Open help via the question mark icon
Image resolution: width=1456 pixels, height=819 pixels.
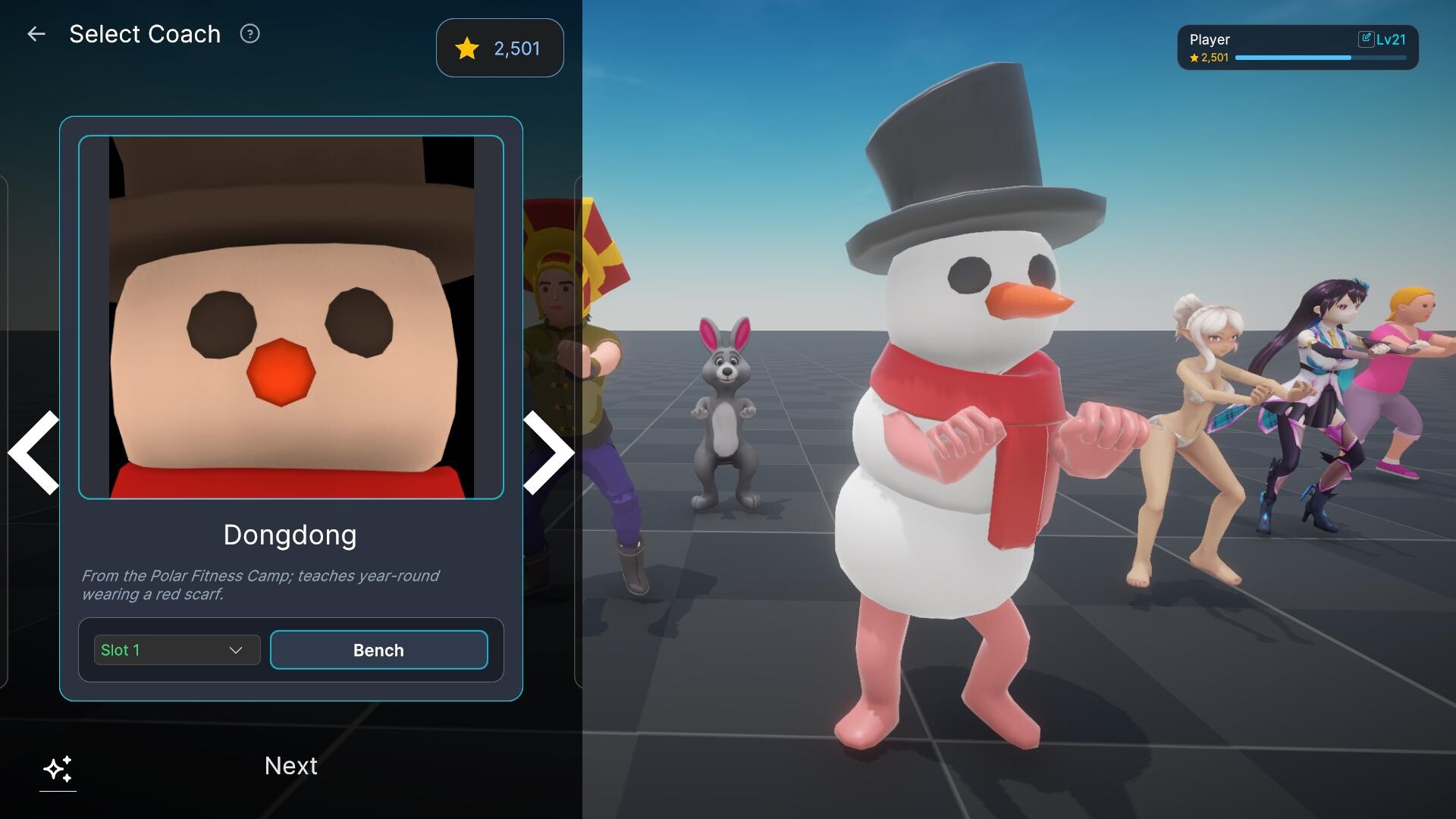(x=249, y=33)
